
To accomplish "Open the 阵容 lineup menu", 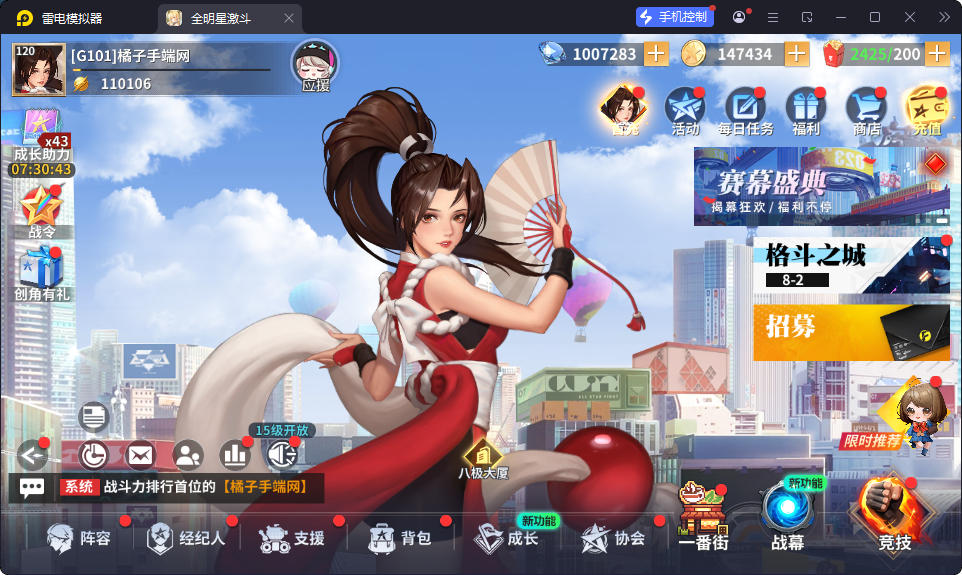I will click(80, 538).
